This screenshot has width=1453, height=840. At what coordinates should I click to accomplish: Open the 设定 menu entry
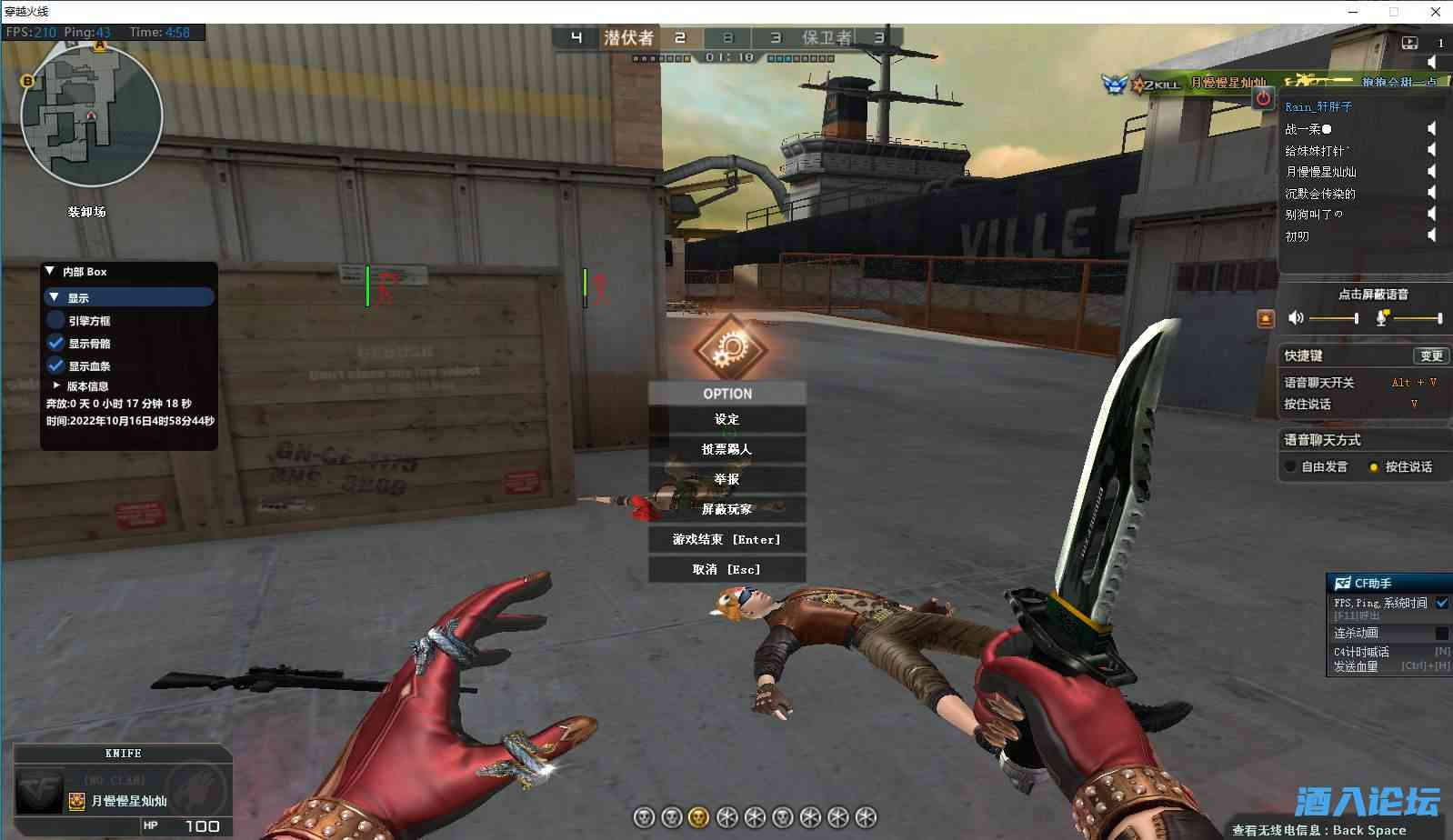[x=727, y=419]
